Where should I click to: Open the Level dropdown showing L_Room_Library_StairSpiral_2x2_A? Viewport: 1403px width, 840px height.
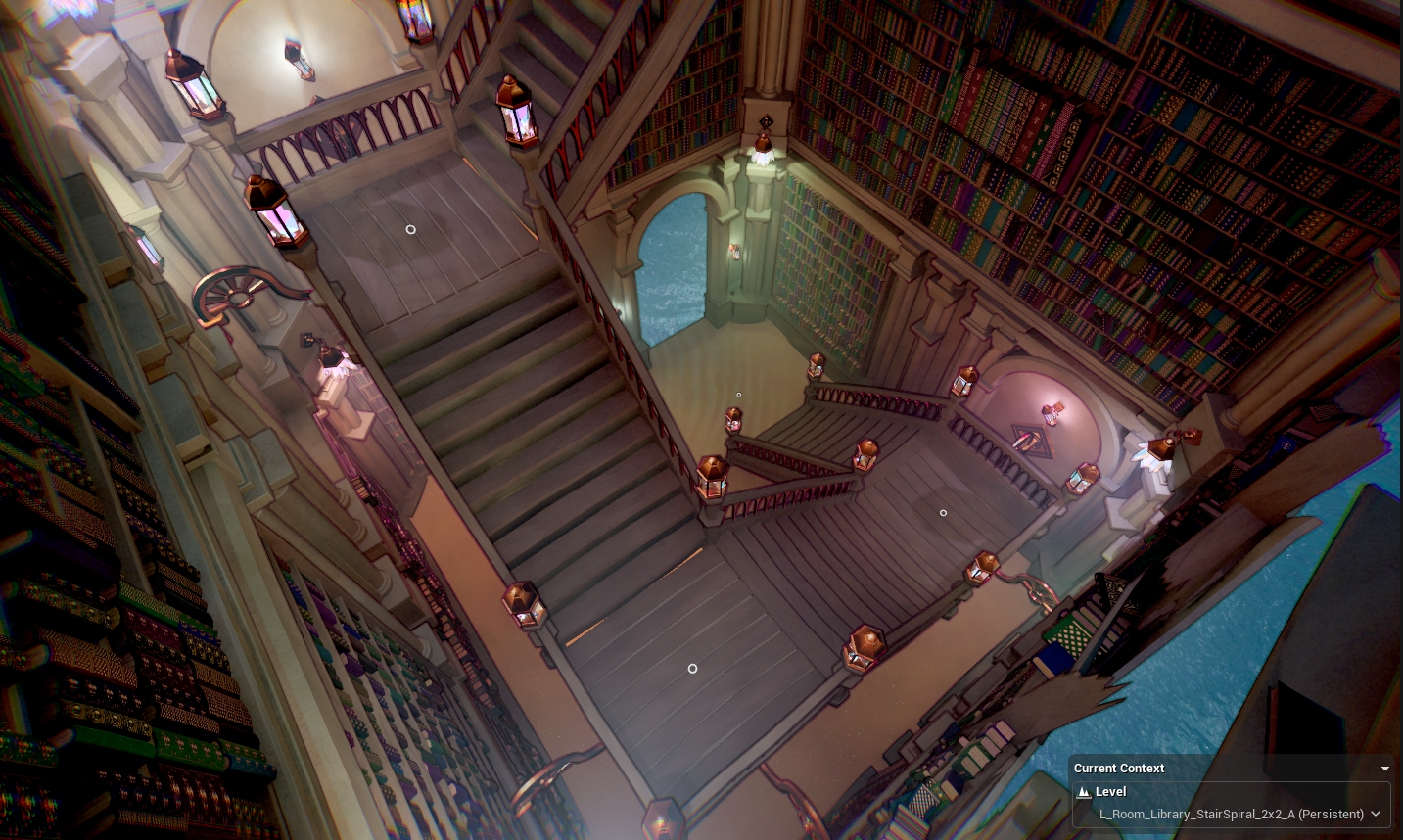pyautogui.click(x=1376, y=814)
